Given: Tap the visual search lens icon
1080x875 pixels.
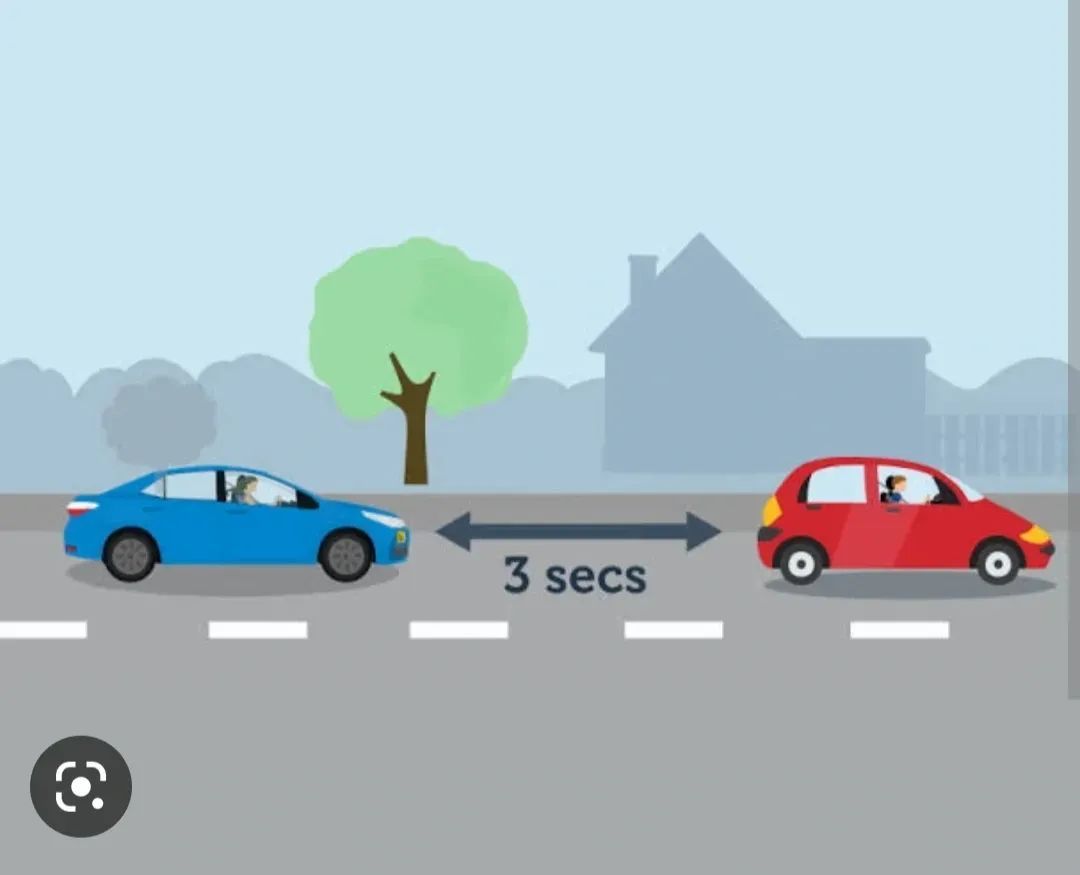Looking at the screenshot, I should point(81,786).
